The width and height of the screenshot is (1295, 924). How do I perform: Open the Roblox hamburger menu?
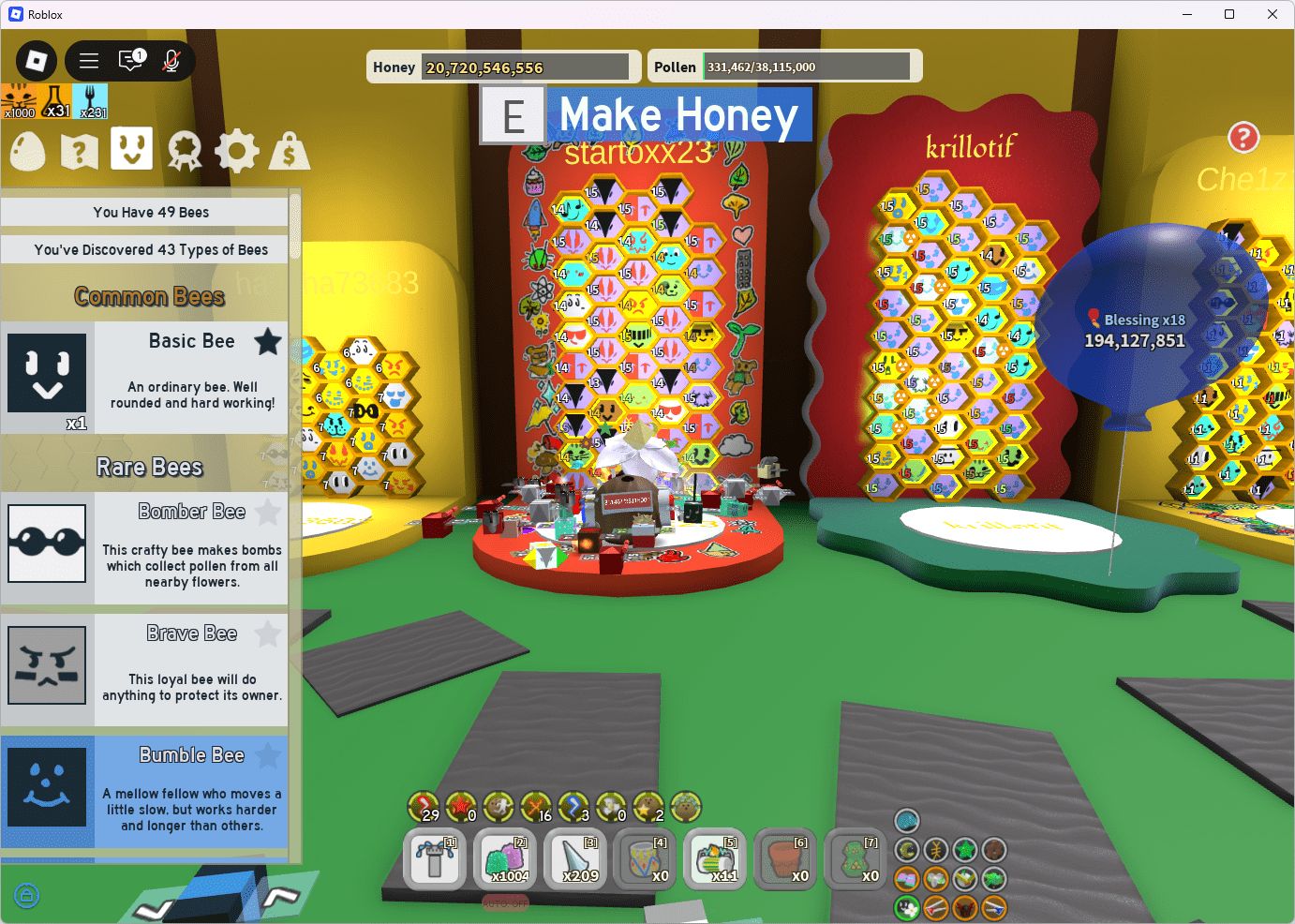(x=89, y=60)
